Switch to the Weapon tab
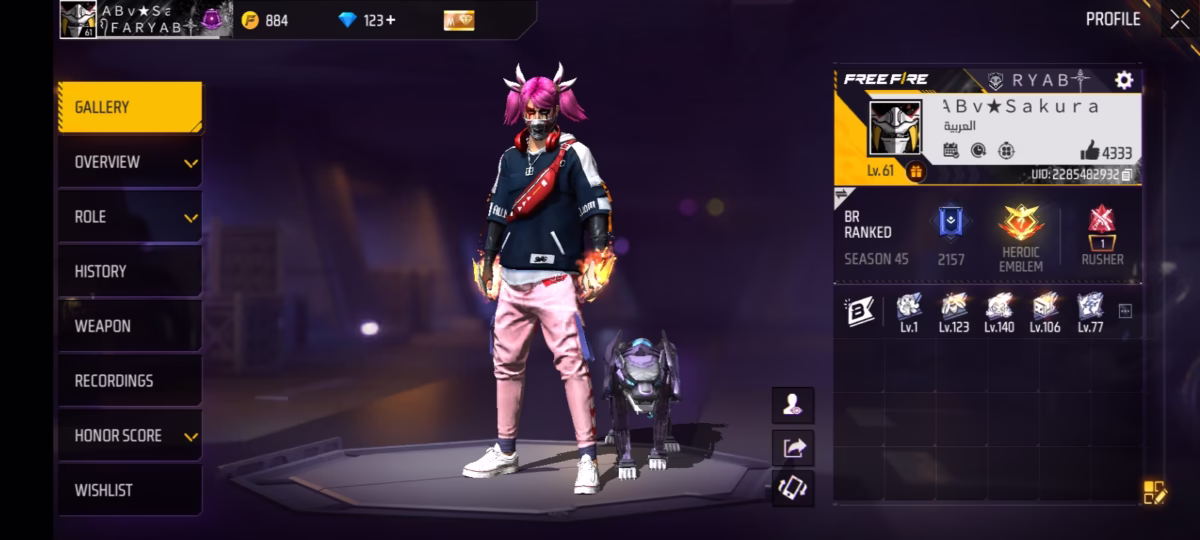Screen dimensions: 1200x540 click(129, 326)
